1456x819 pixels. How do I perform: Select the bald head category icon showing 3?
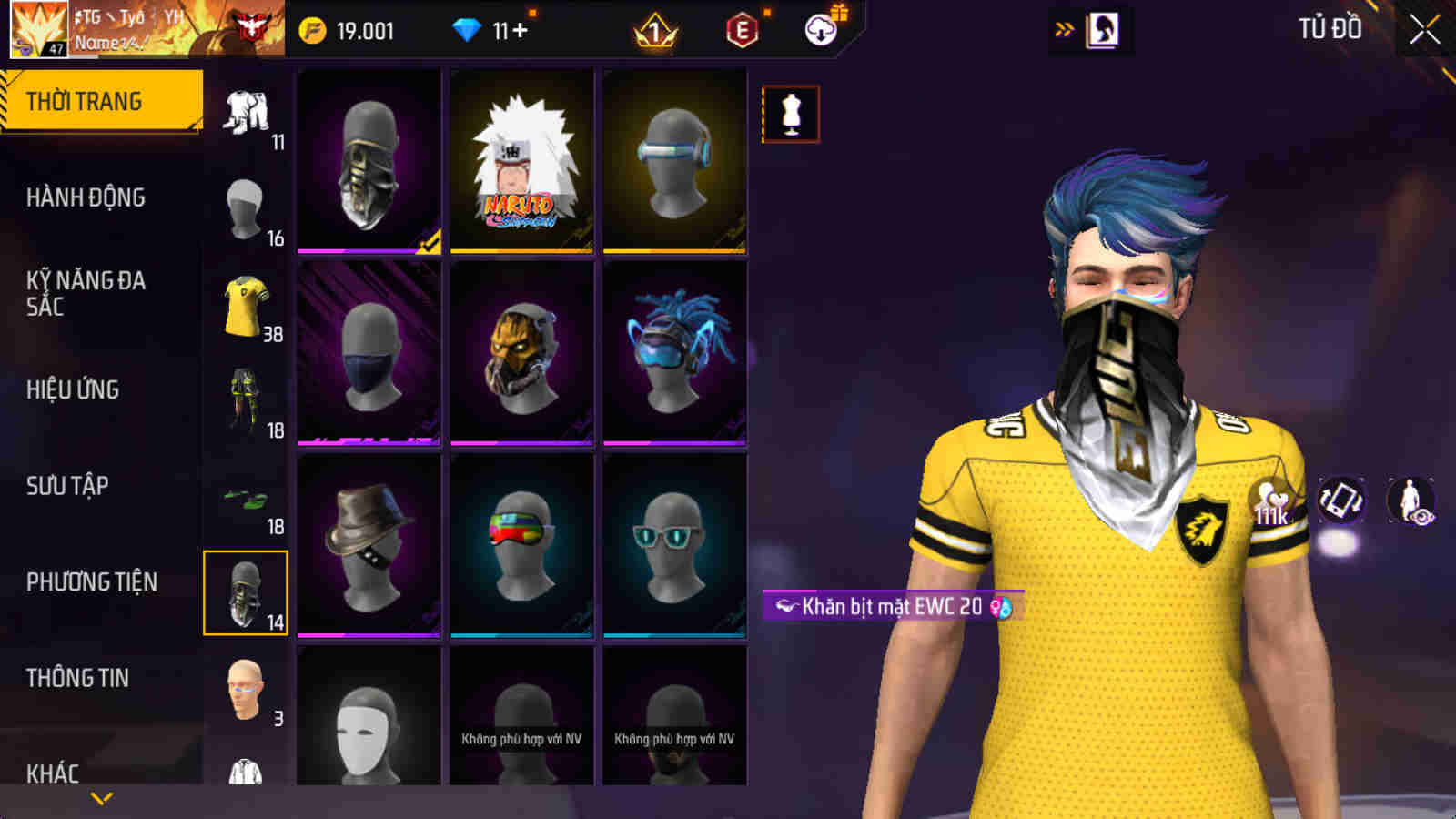(x=244, y=689)
